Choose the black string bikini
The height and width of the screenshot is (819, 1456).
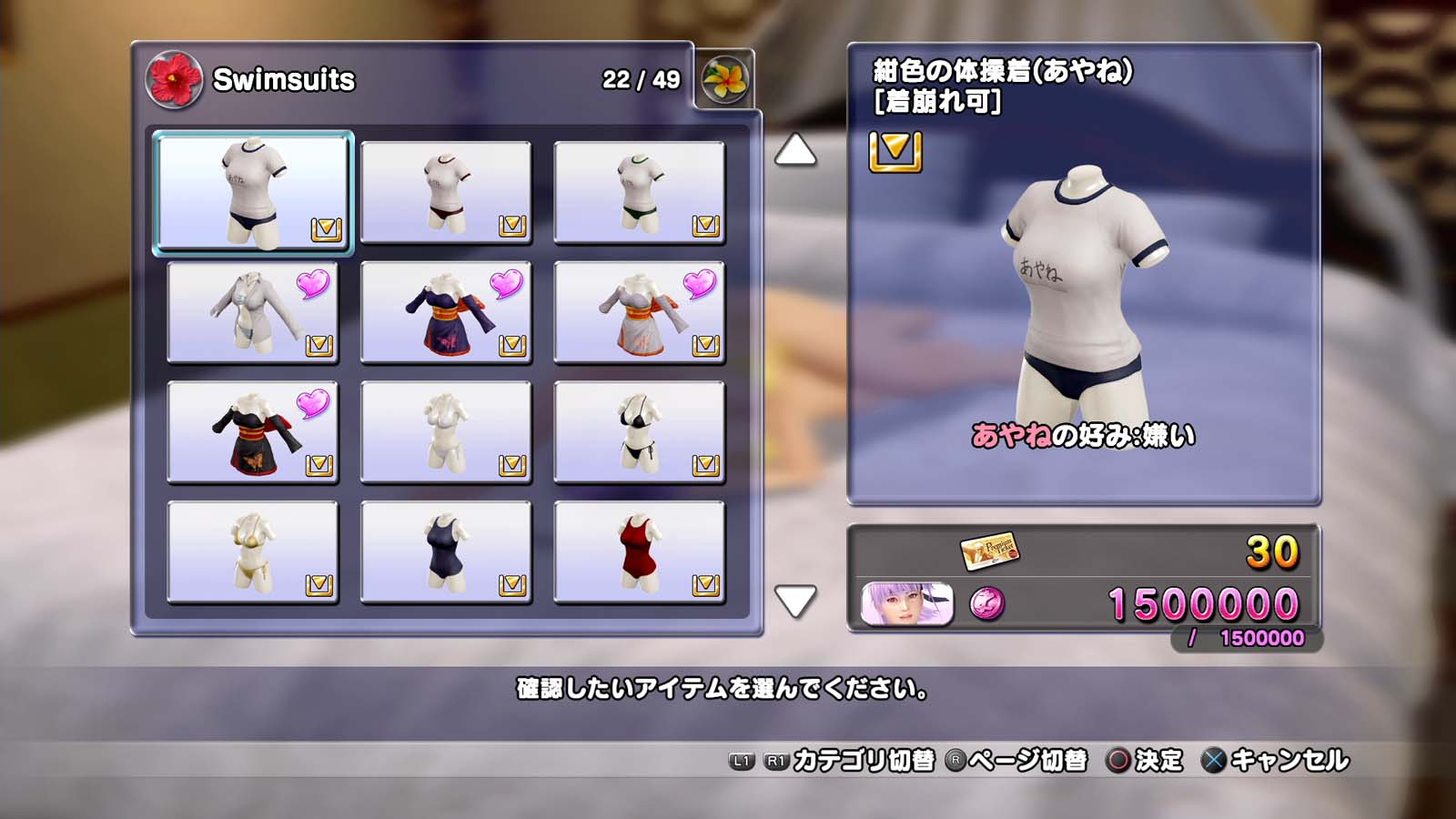click(x=639, y=431)
